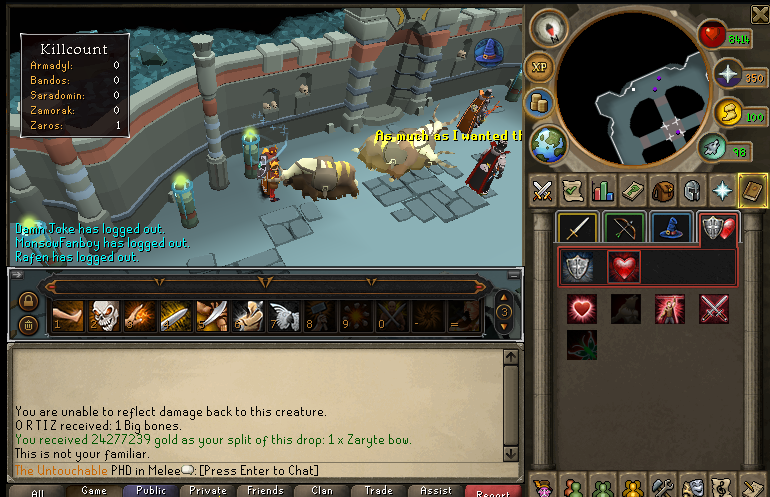Image resolution: width=770 pixels, height=497 pixels.
Task: Click the red Report button
Action: point(493,491)
